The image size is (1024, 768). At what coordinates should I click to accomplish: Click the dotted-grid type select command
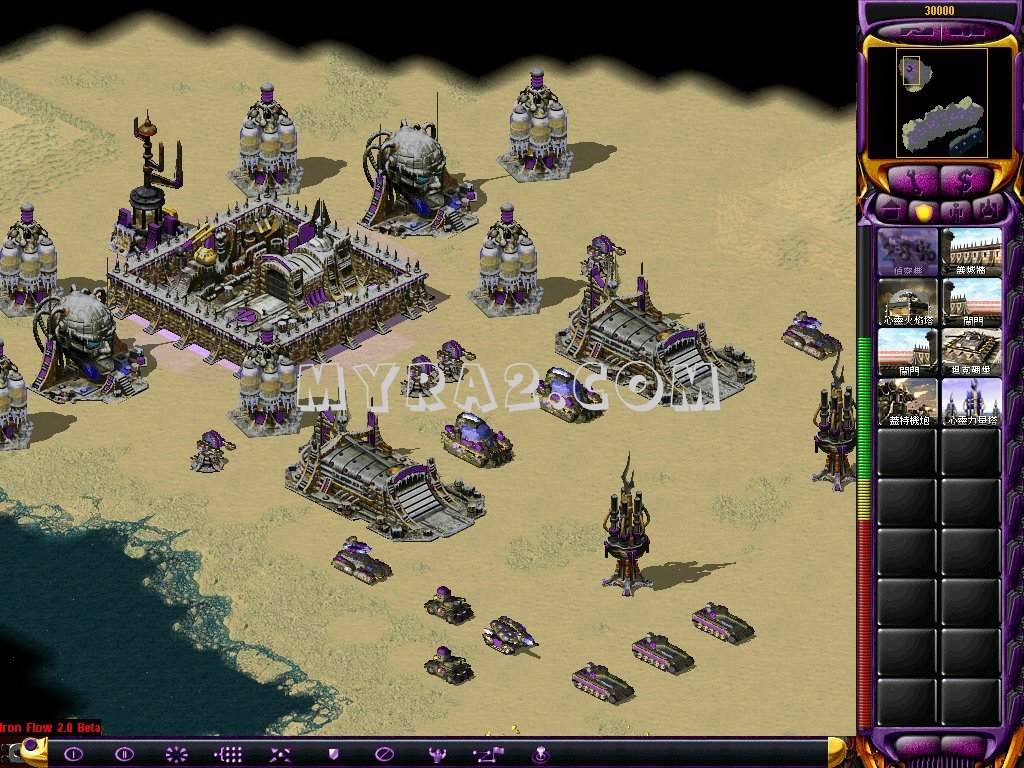(229, 754)
